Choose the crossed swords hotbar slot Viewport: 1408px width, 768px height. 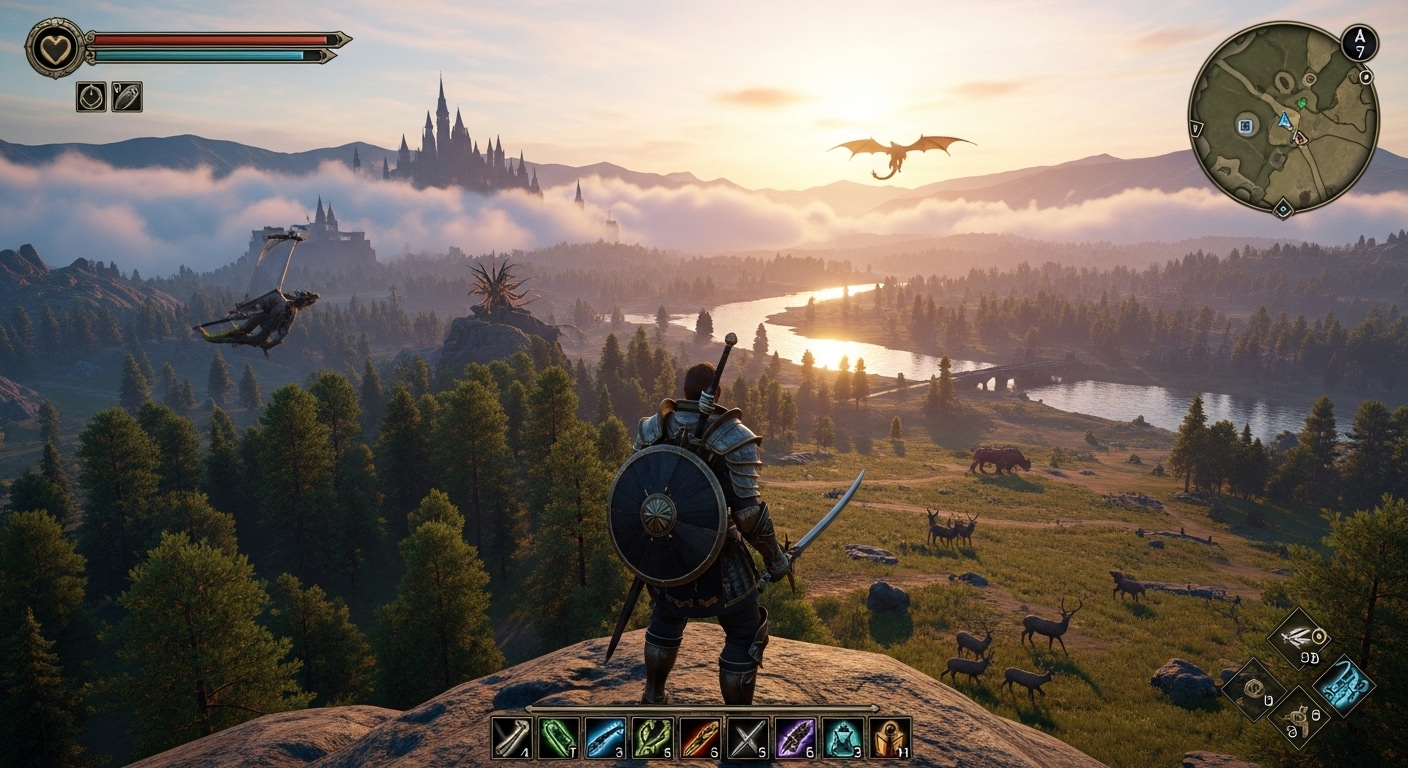747,738
